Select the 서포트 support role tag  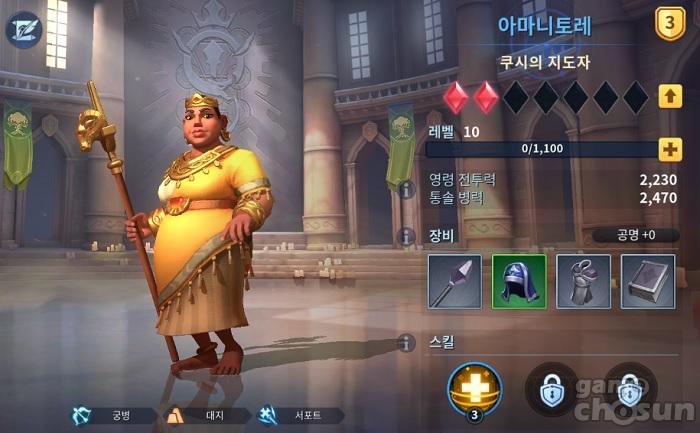tap(299, 415)
